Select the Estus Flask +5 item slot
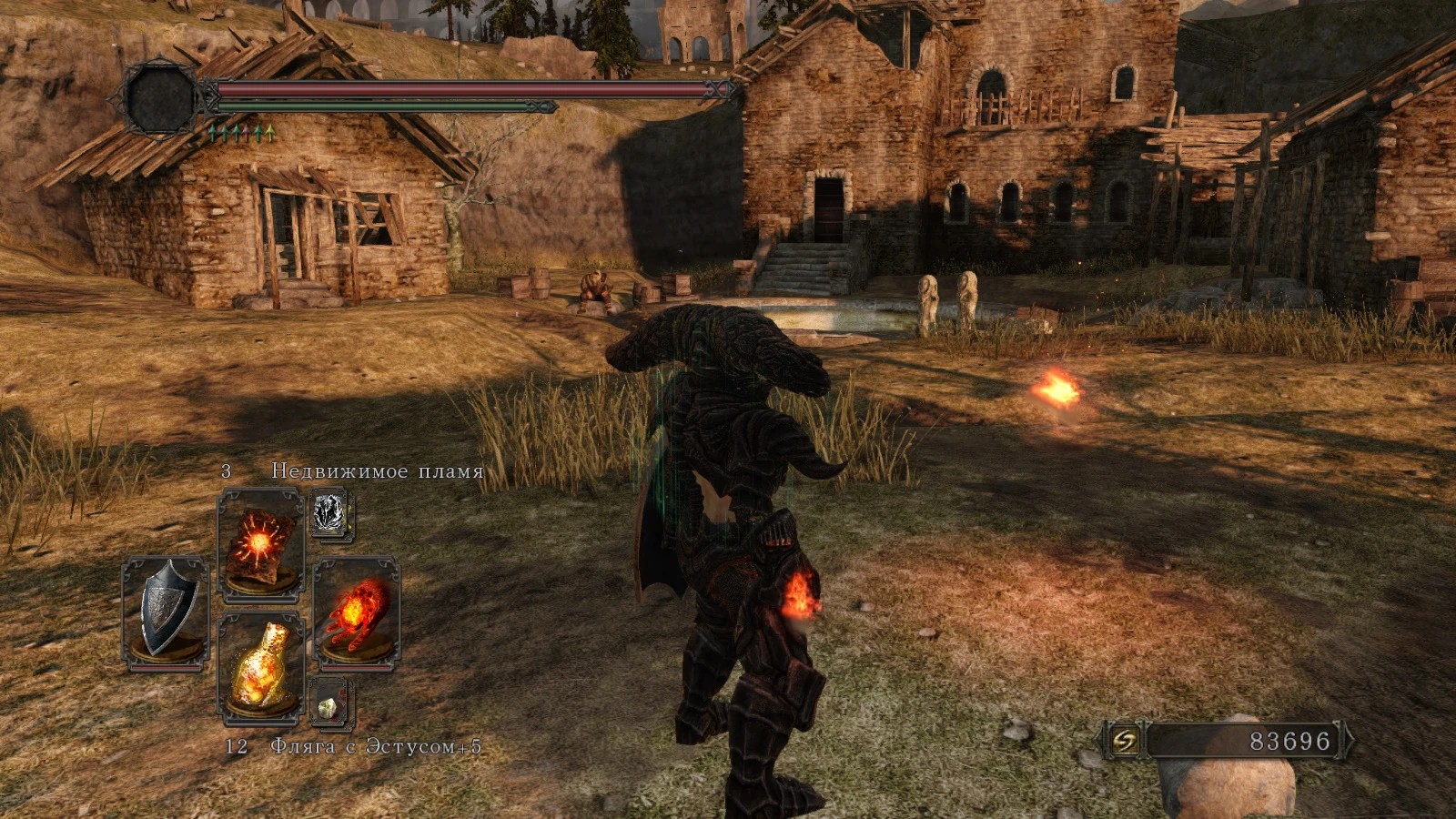1456x819 pixels. click(260, 669)
